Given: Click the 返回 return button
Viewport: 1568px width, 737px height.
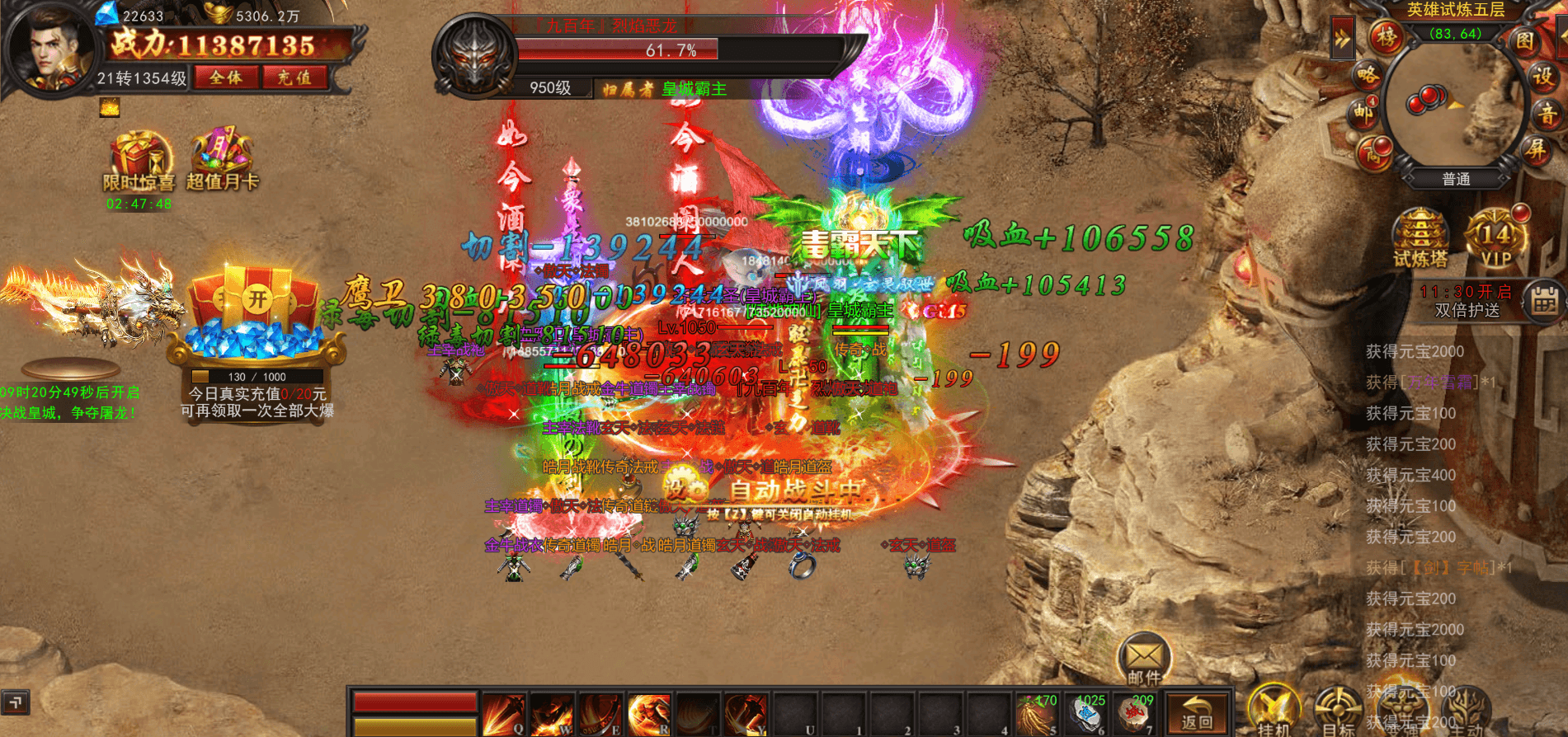Looking at the screenshot, I should (x=1197, y=711).
